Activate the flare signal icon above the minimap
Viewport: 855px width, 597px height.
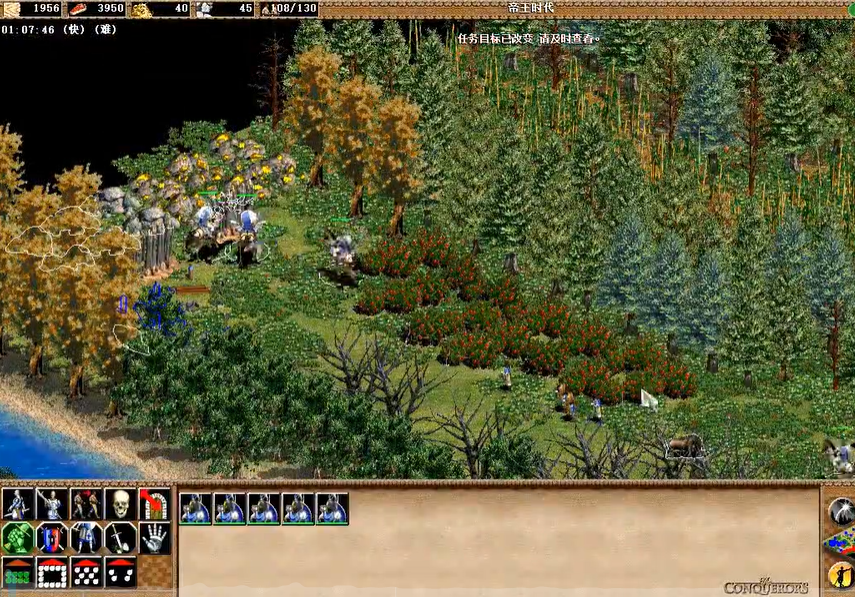tap(841, 510)
